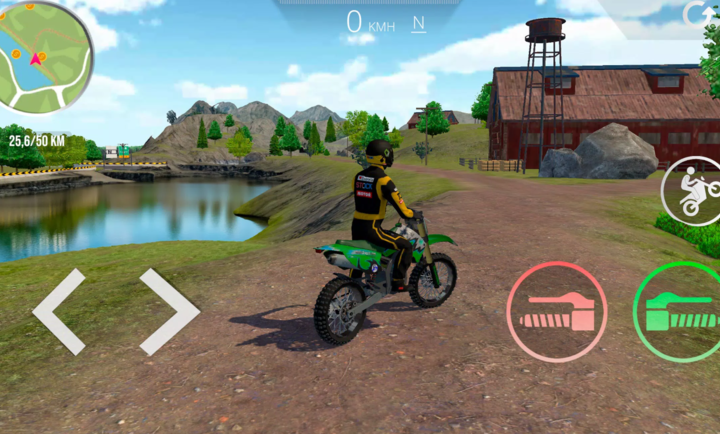Image resolution: width=720 pixels, height=434 pixels.
Task: Steer left with the left arrow
Action: (x=60, y=311)
